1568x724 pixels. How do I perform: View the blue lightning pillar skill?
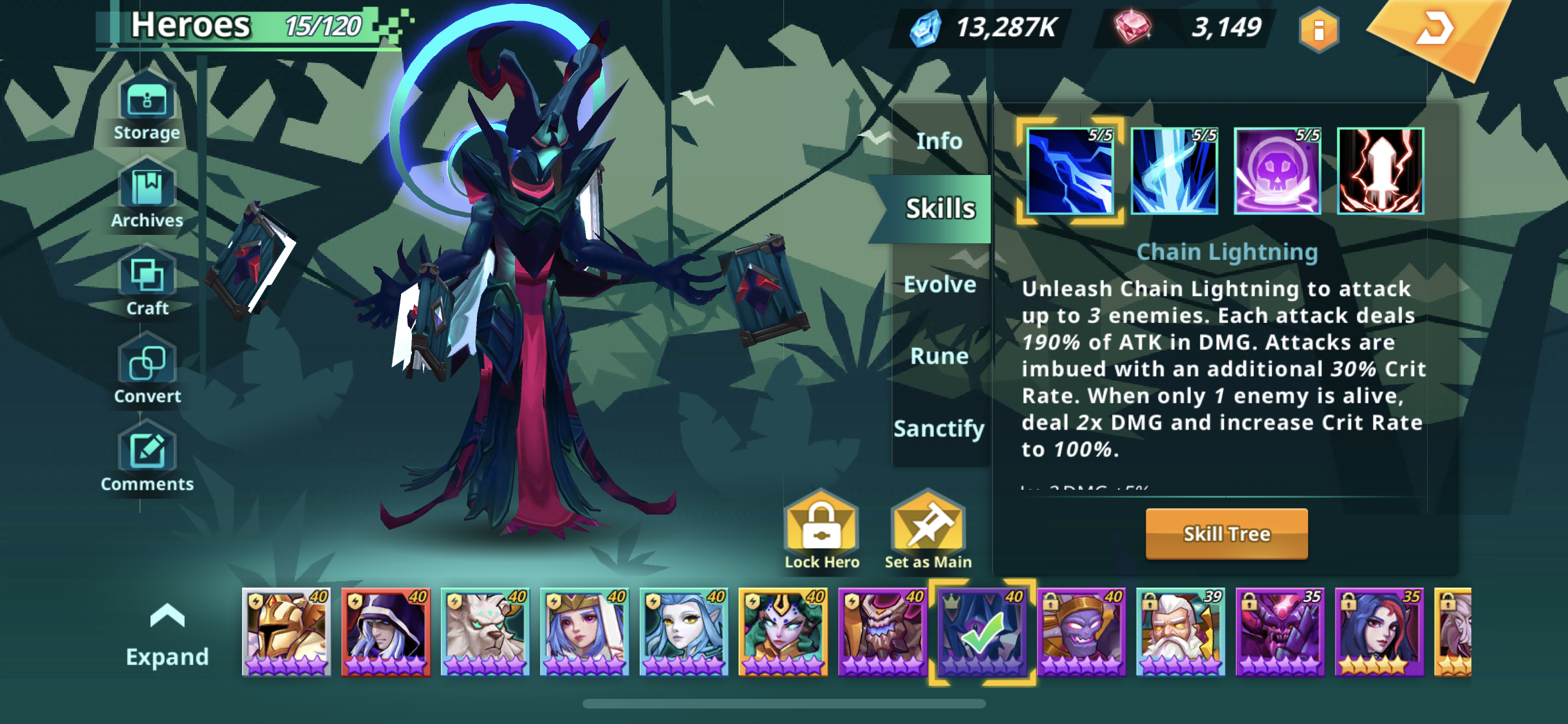(x=1174, y=171)
